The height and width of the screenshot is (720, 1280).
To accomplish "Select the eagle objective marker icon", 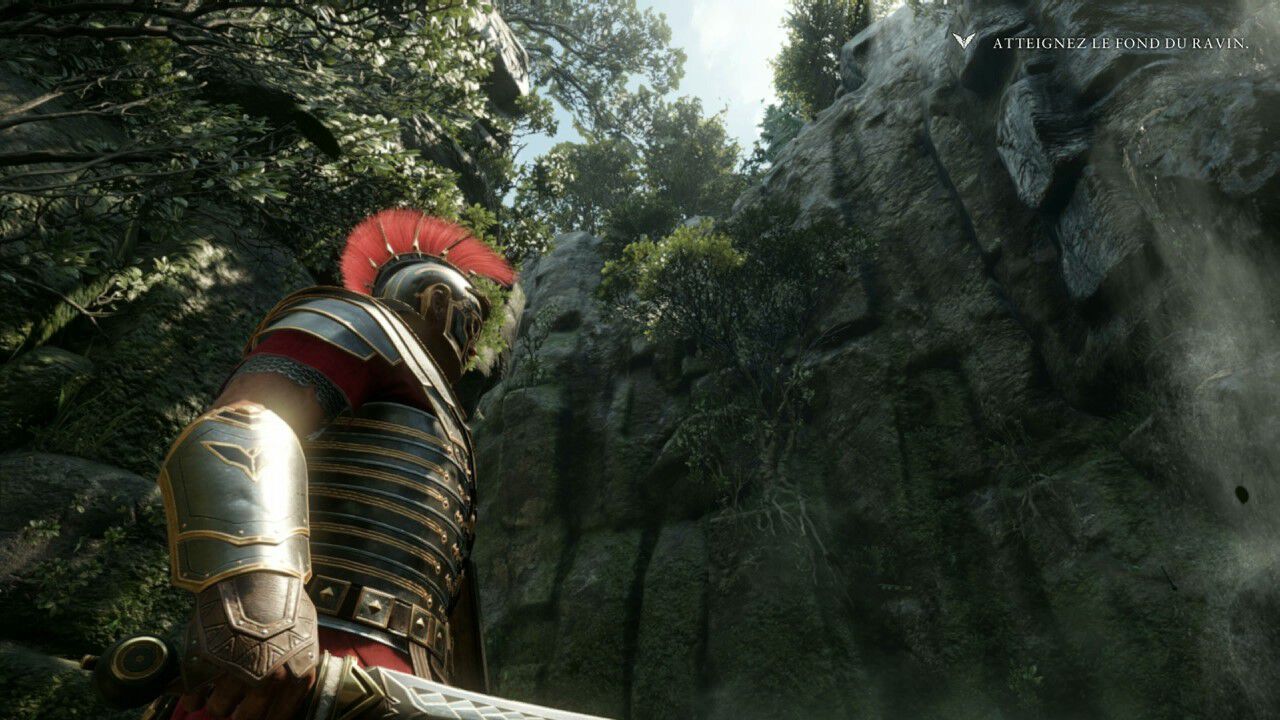I will 964,42.
